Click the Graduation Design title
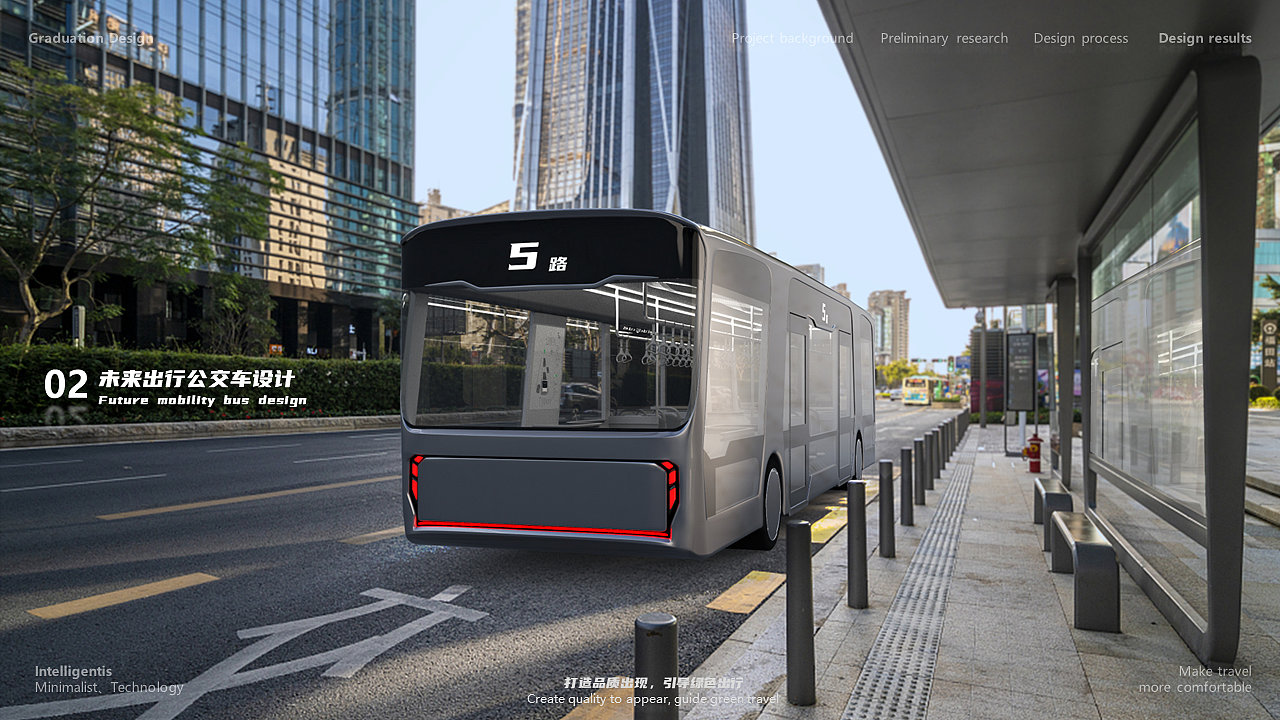Viewport: 1280px width, 720px height. (x=91, y=38)
